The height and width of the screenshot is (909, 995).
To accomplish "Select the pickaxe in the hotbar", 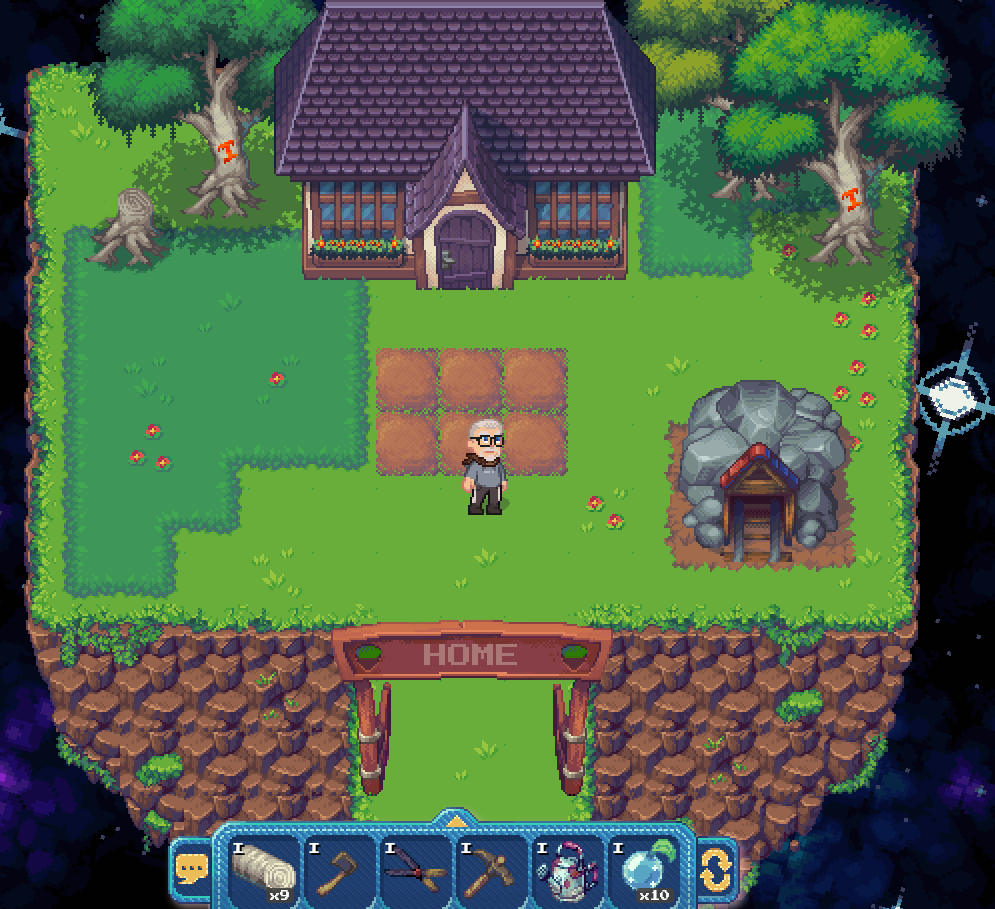I will coord(492,869).
